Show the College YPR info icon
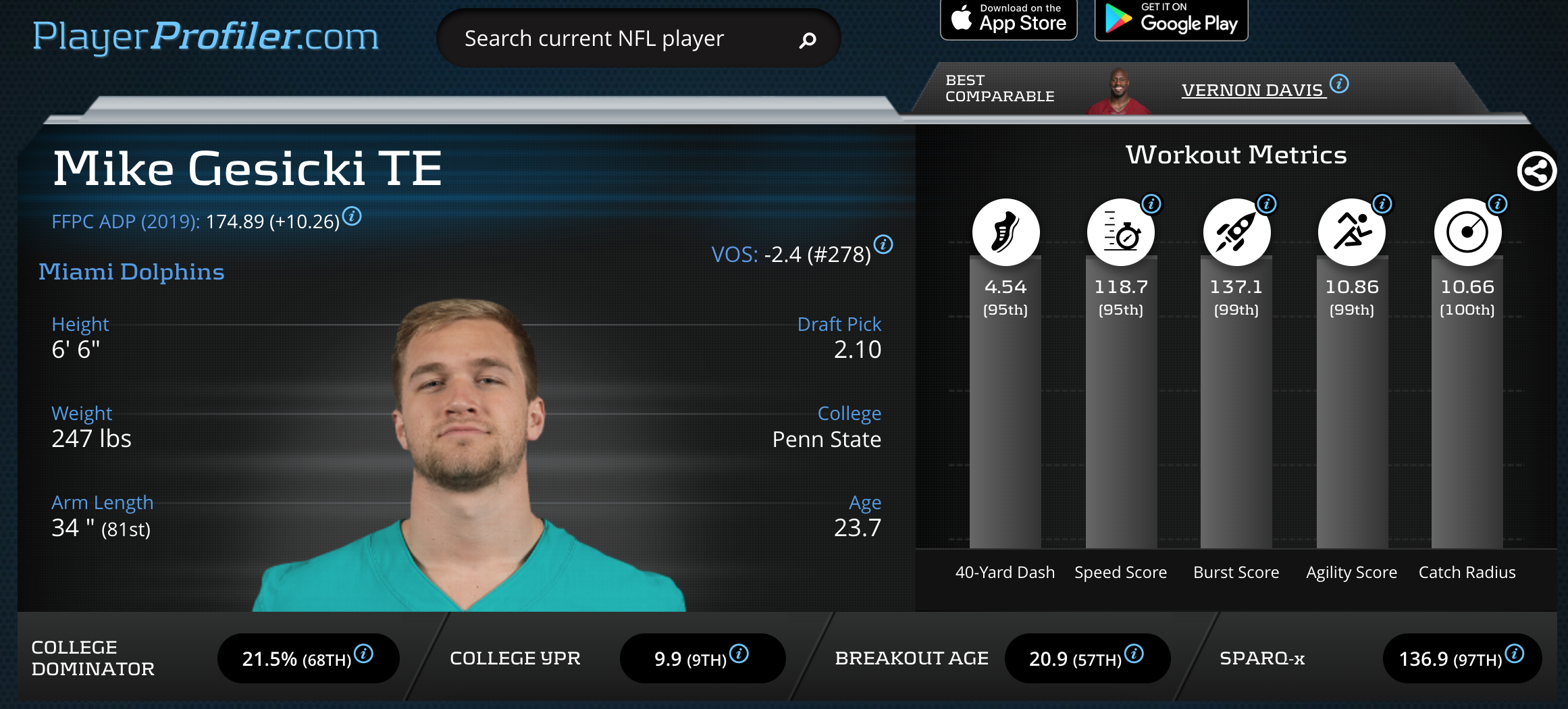1568x709 pixels. pyautogui.click(x=739, y=654)
